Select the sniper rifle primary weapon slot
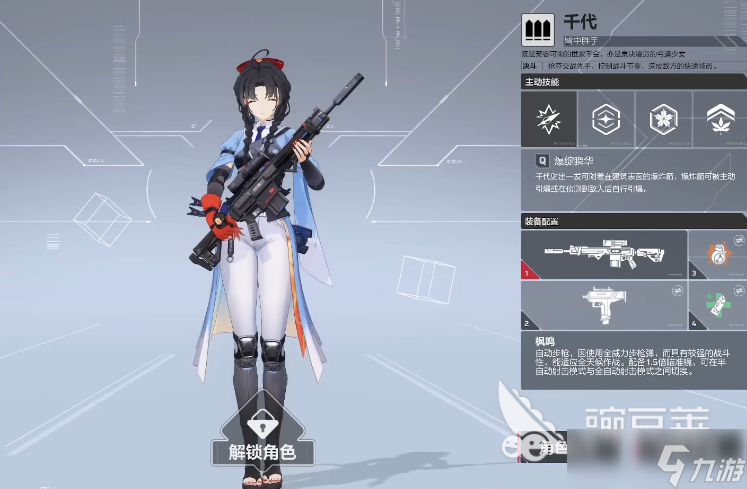Viewport: 747px width, 489px height. point(604,254)
